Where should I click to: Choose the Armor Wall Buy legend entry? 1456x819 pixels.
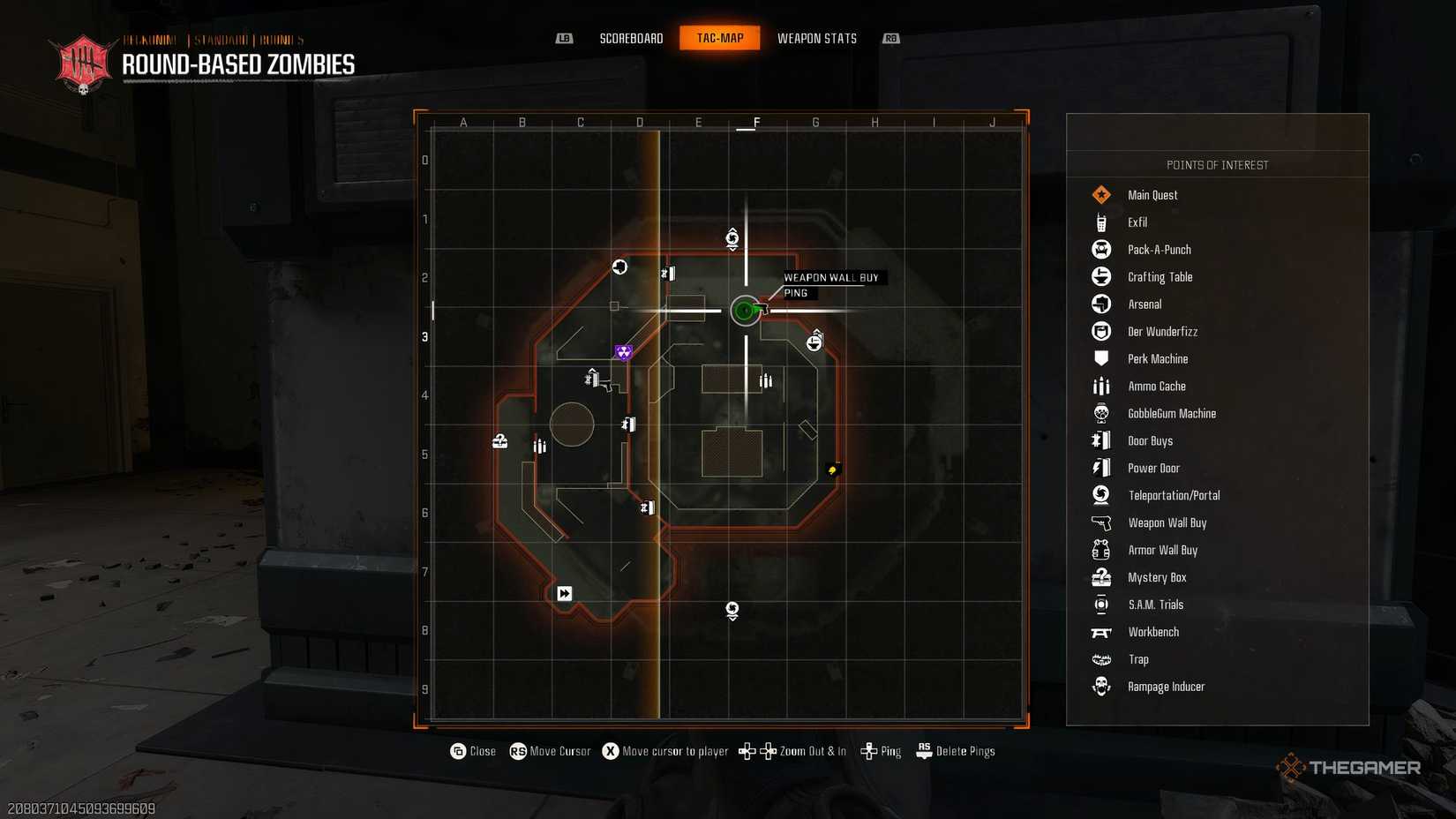tap(1162, 551)
